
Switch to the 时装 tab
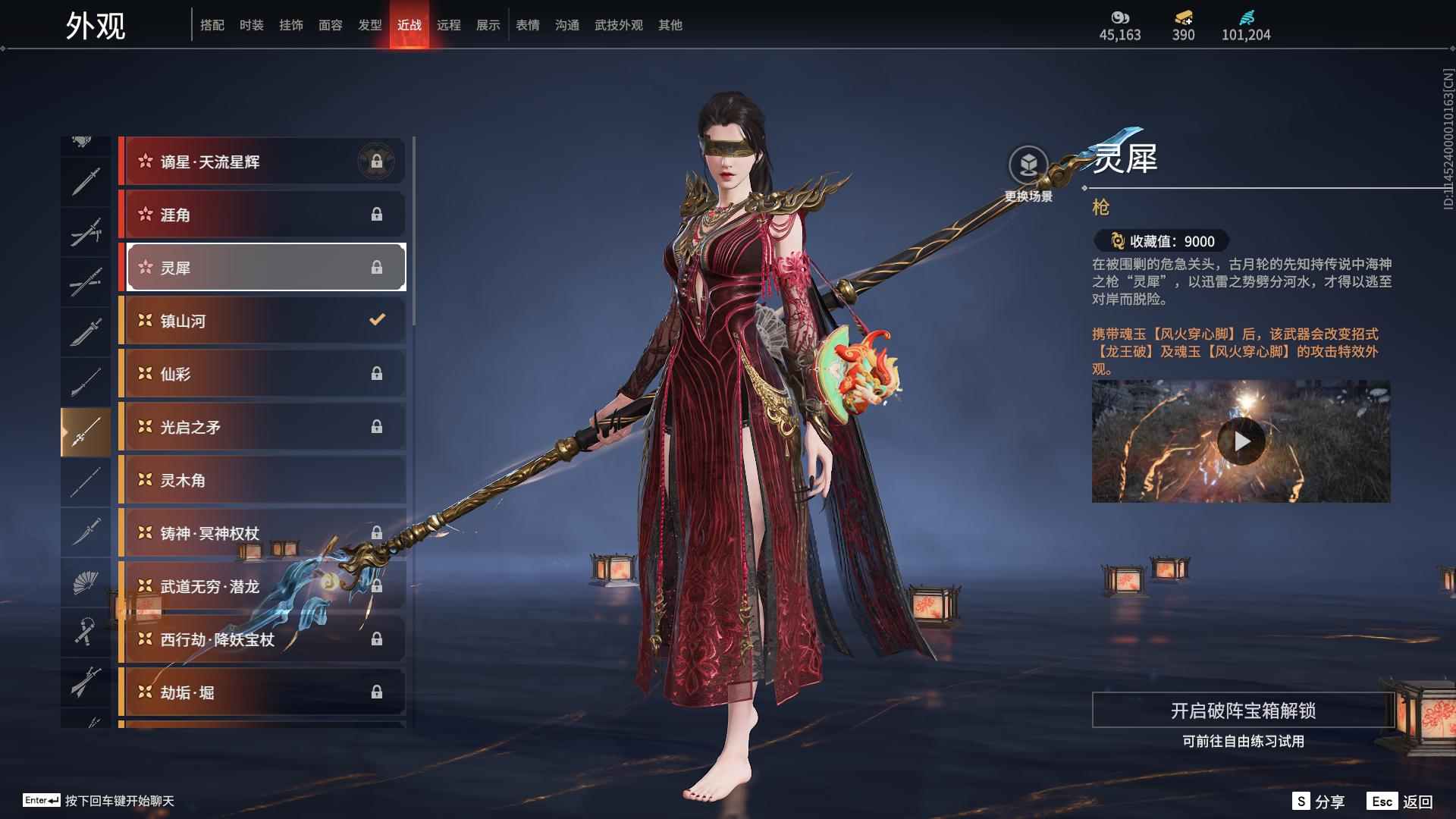coord(251,25)
